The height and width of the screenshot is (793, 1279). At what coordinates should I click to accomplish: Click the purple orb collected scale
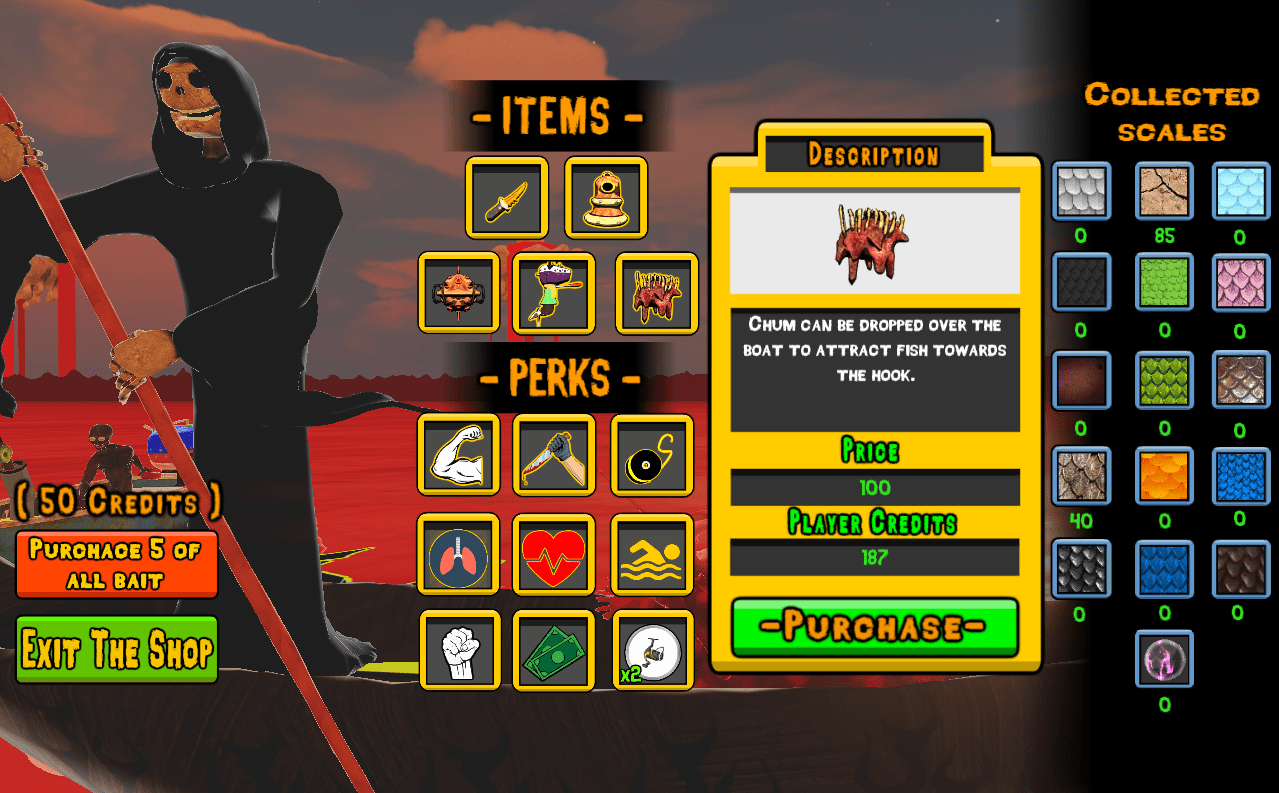point(1164,658)
